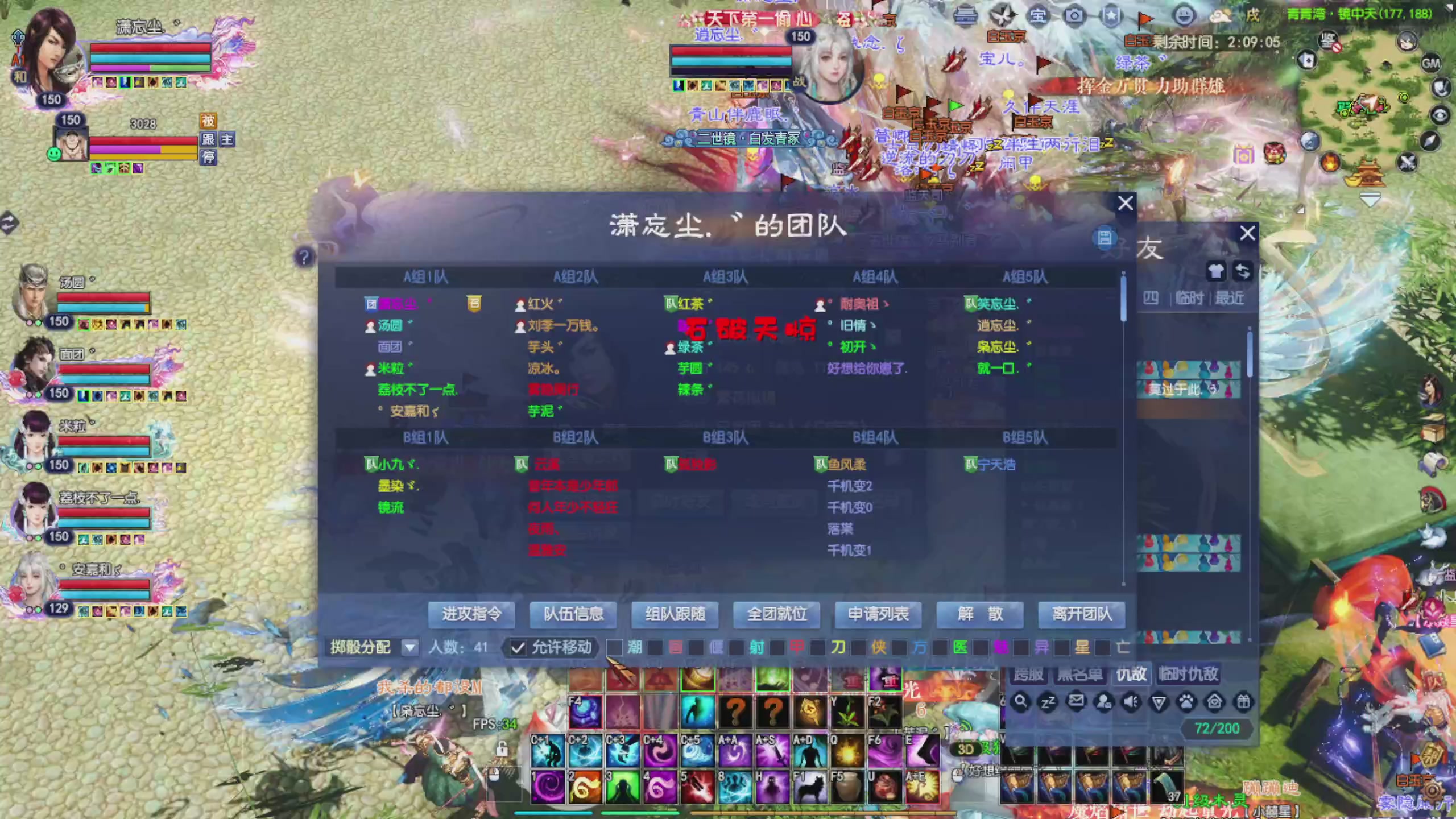The width and height of the screenshot is (1456, 819).
Task: Click the 离开团队 leave team button
Action: point(1081,615)
